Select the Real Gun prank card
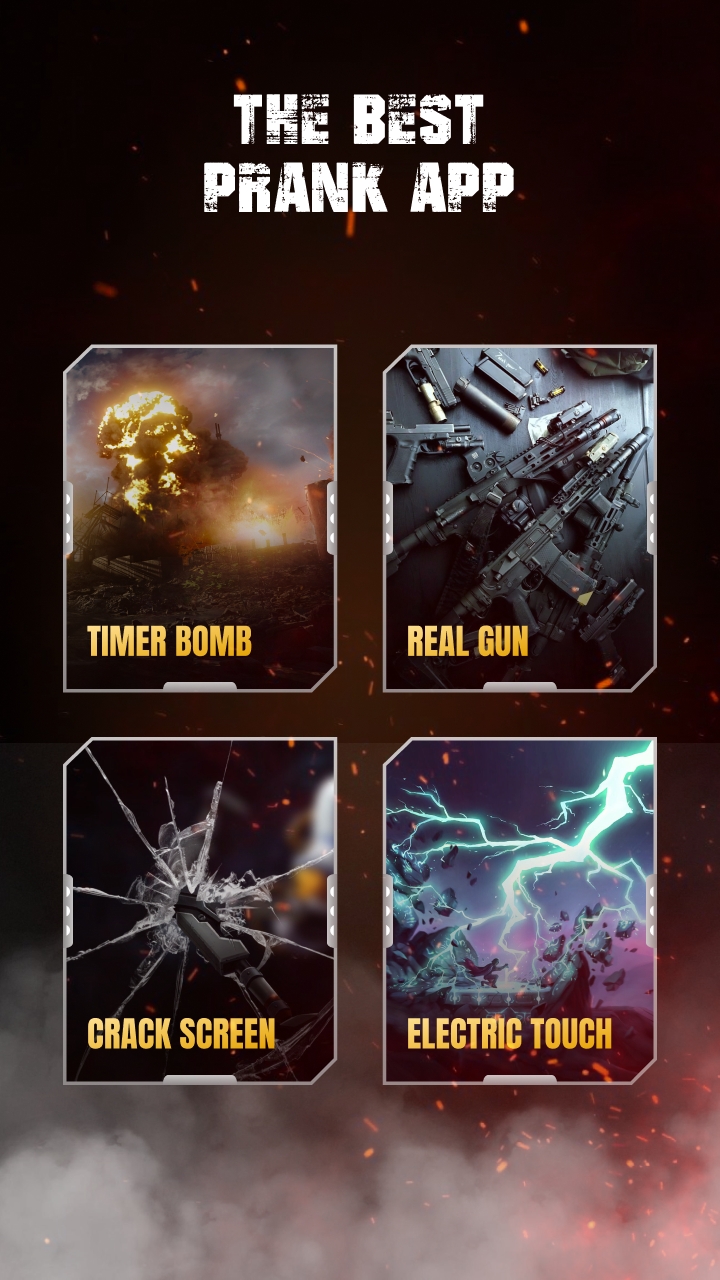This screenshot has width=720, height=1280. click(520, 518)
